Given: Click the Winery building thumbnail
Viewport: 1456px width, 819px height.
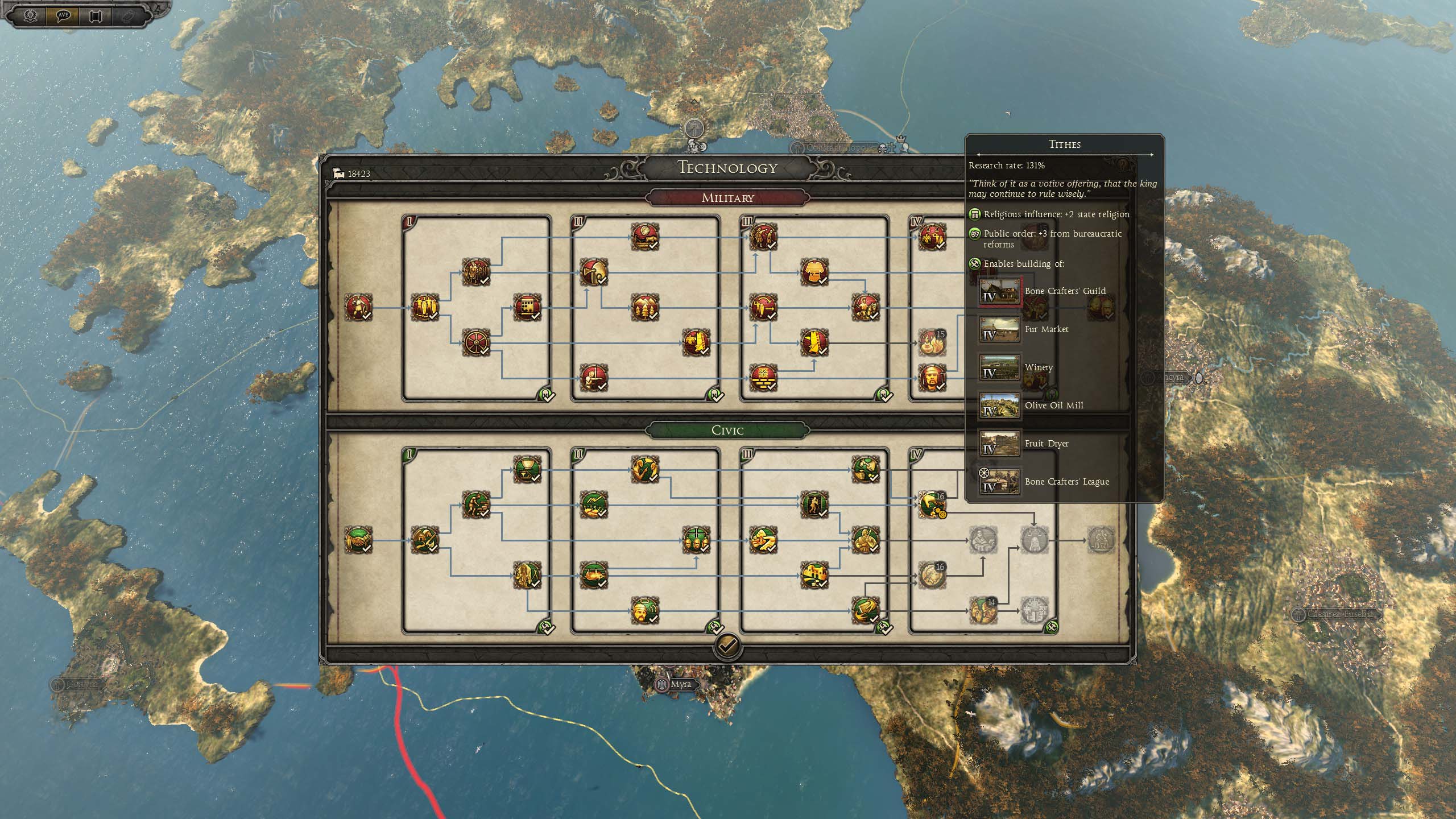Looking at the screenshot, I should (x=999, y=368).
